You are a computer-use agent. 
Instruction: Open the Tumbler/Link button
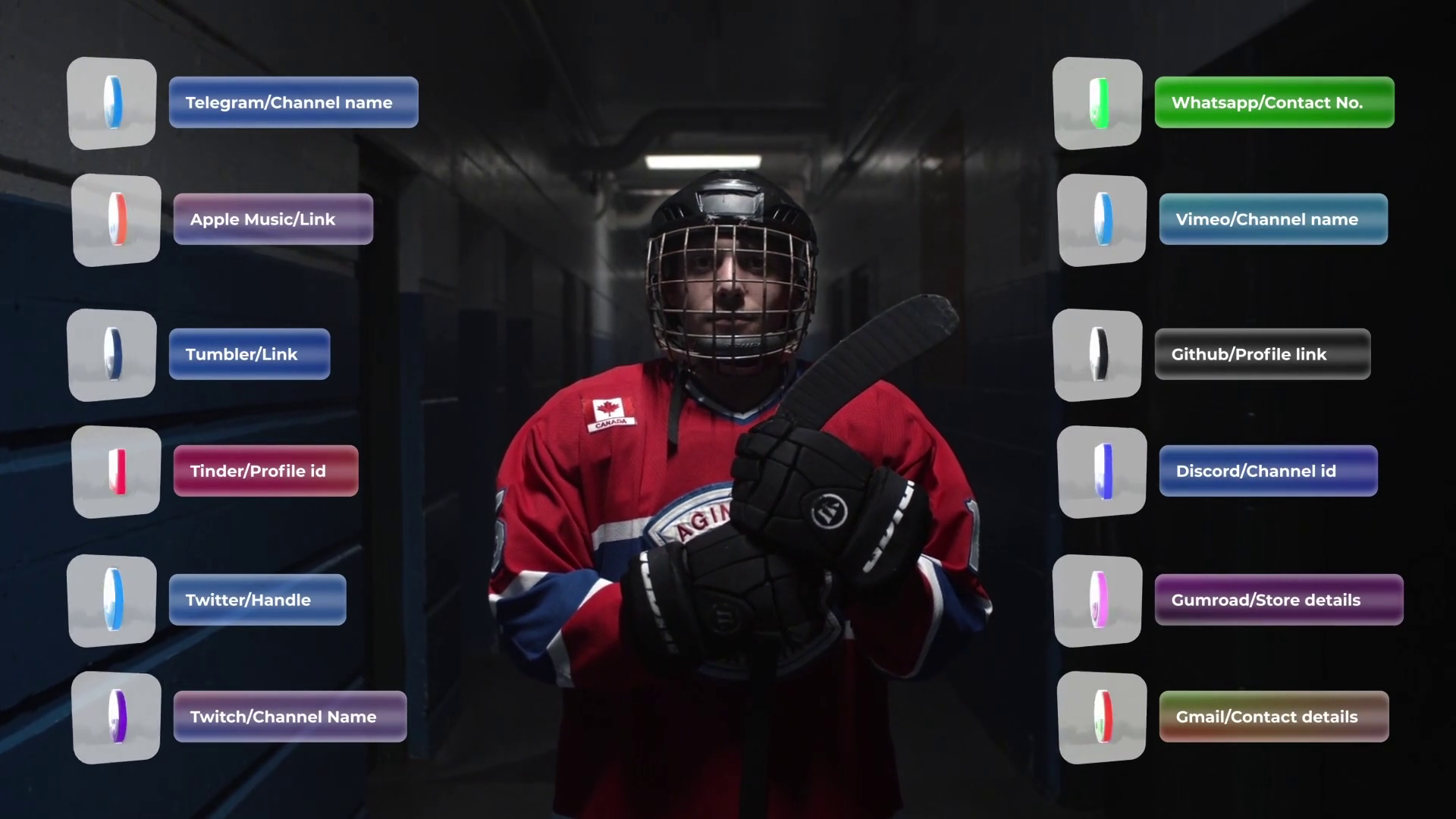coord(249,354)
